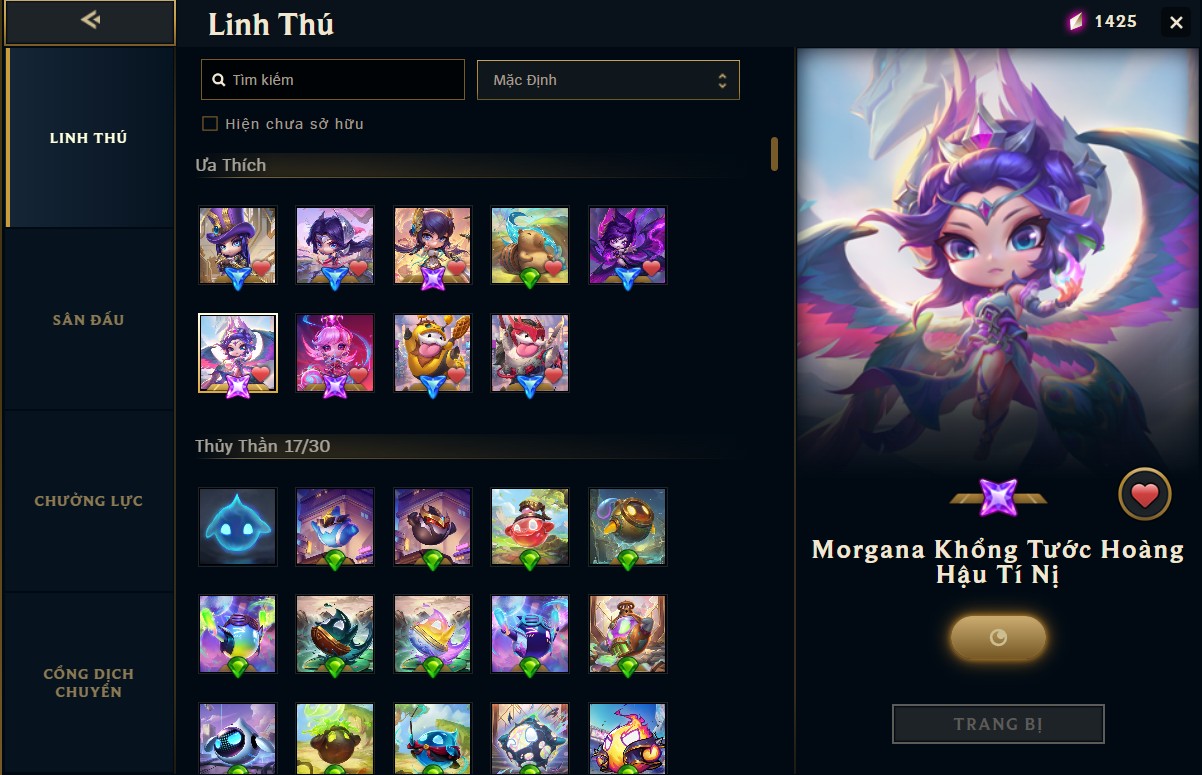Switch to the Sàn Đấu tab
1202x775 pixels.
pos(89,320)
